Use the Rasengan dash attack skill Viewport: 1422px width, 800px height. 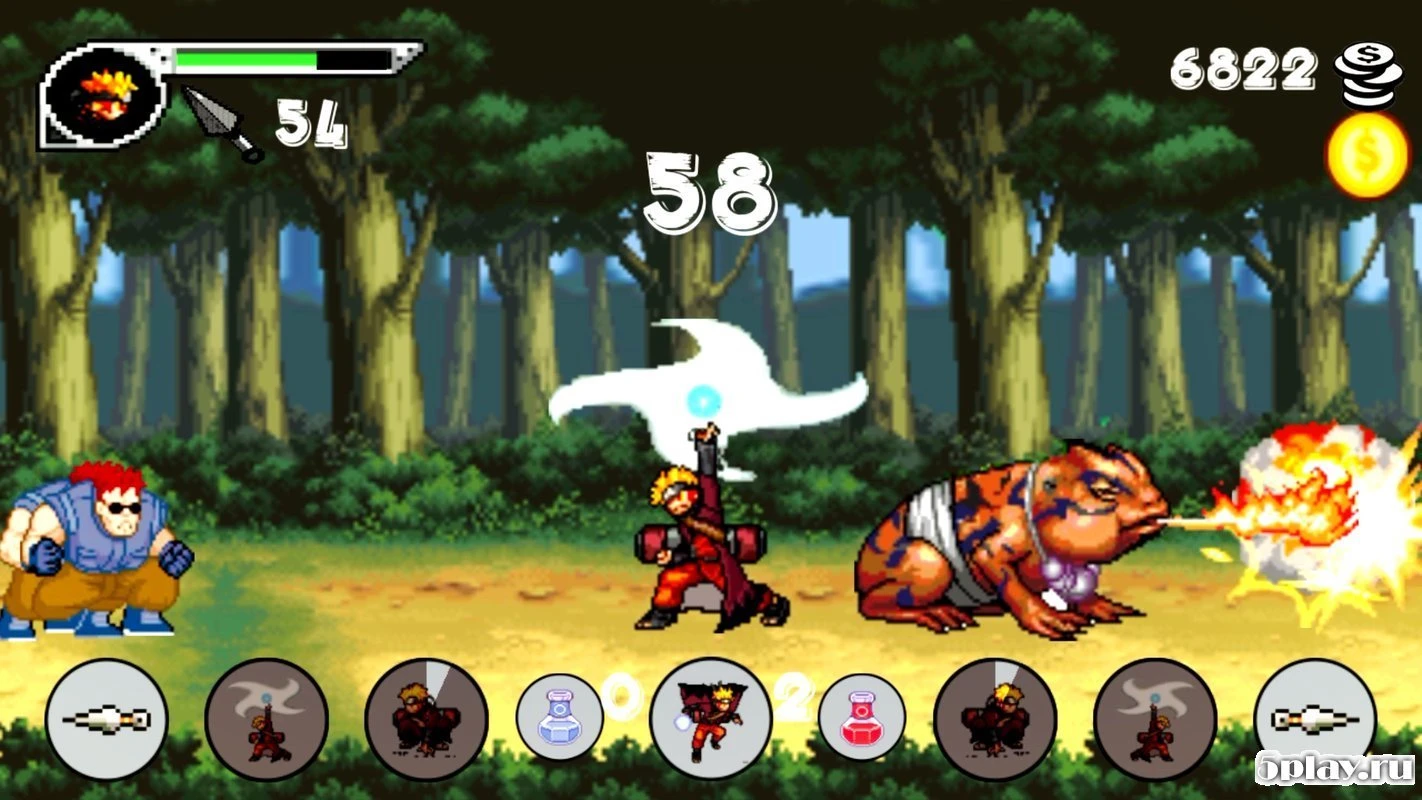(x=710, y=718)
